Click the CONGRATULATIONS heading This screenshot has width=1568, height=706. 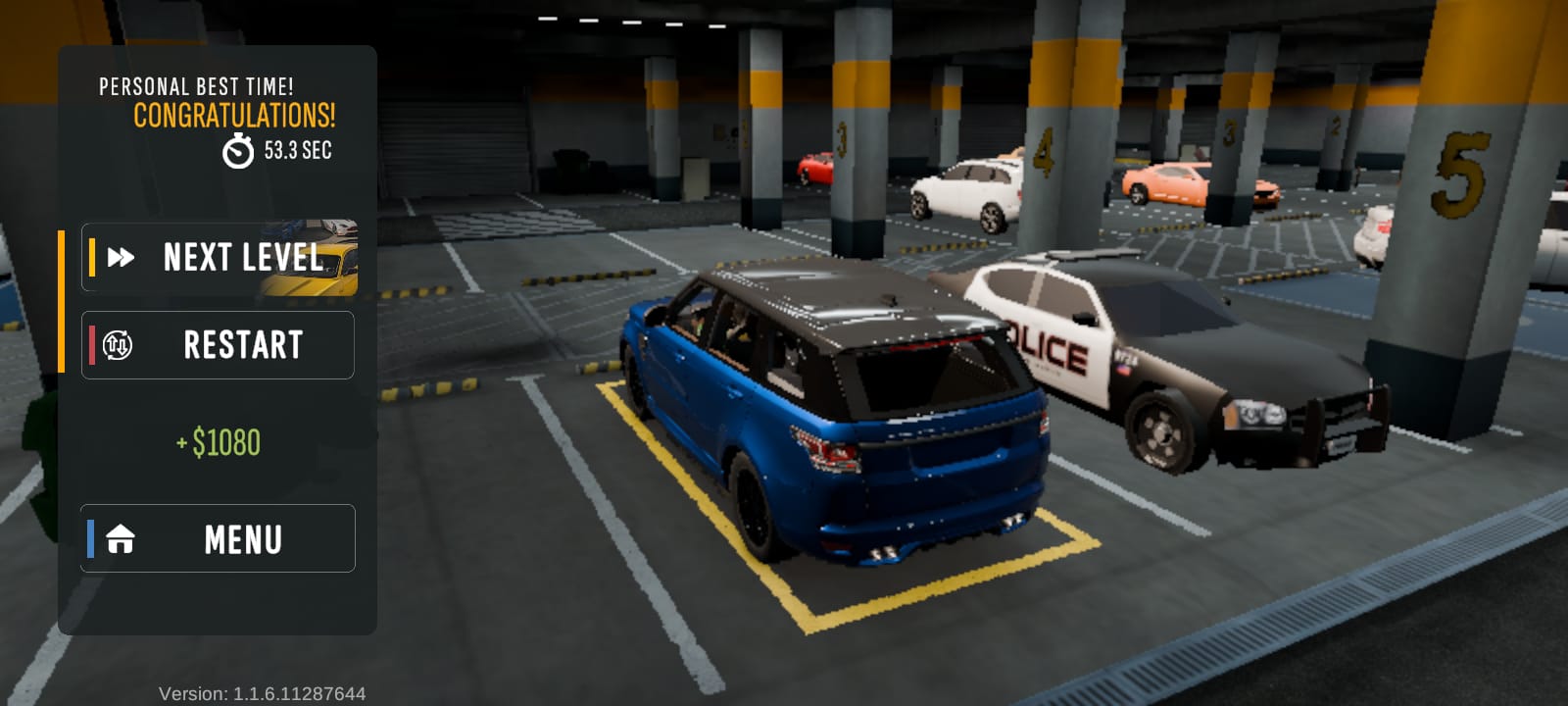(x=233, y=116)
